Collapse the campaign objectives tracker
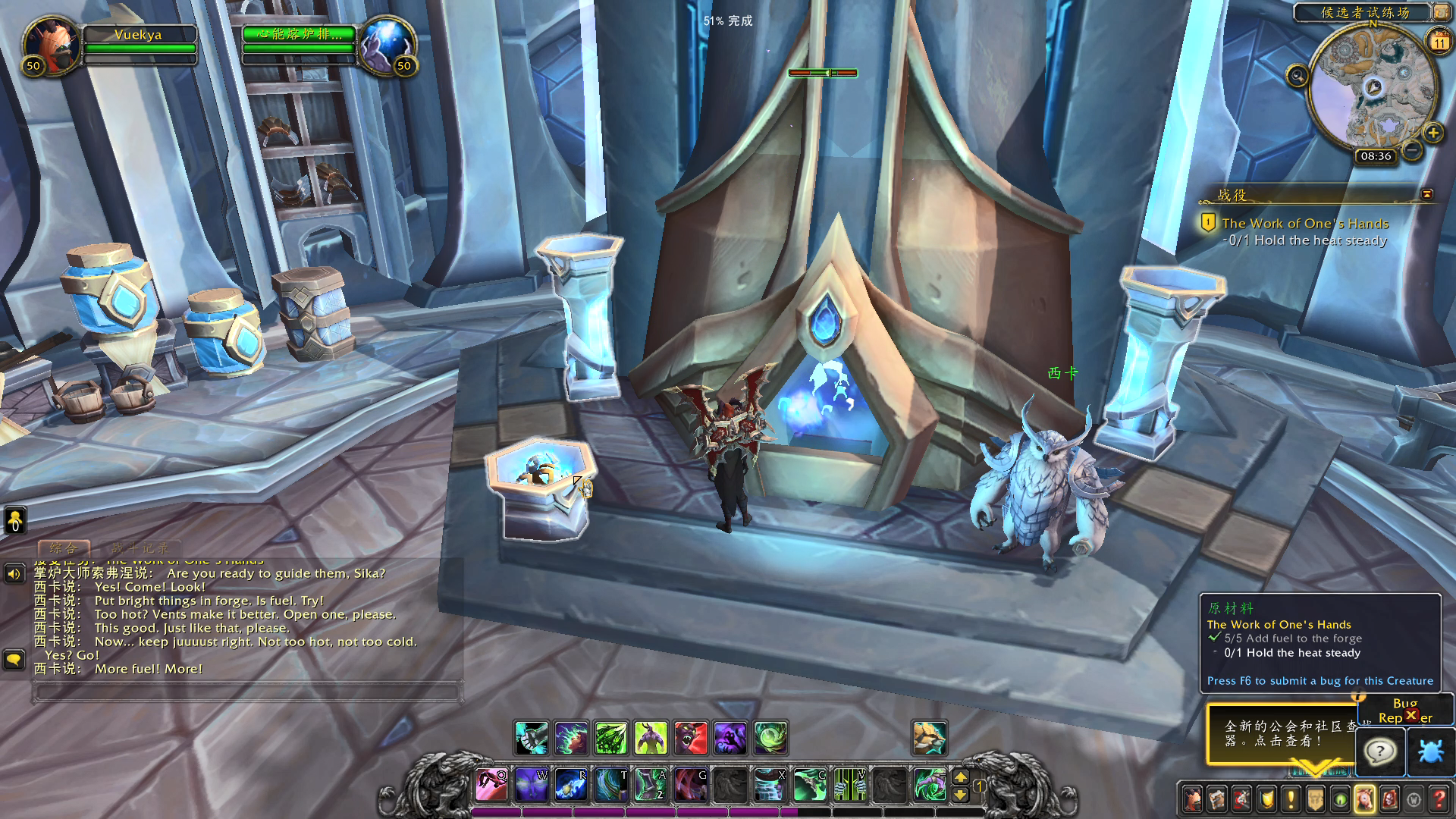Image resolution: width=1456 pixels, height=819 pixels. pyautogui.click(x=1426, y=194)
